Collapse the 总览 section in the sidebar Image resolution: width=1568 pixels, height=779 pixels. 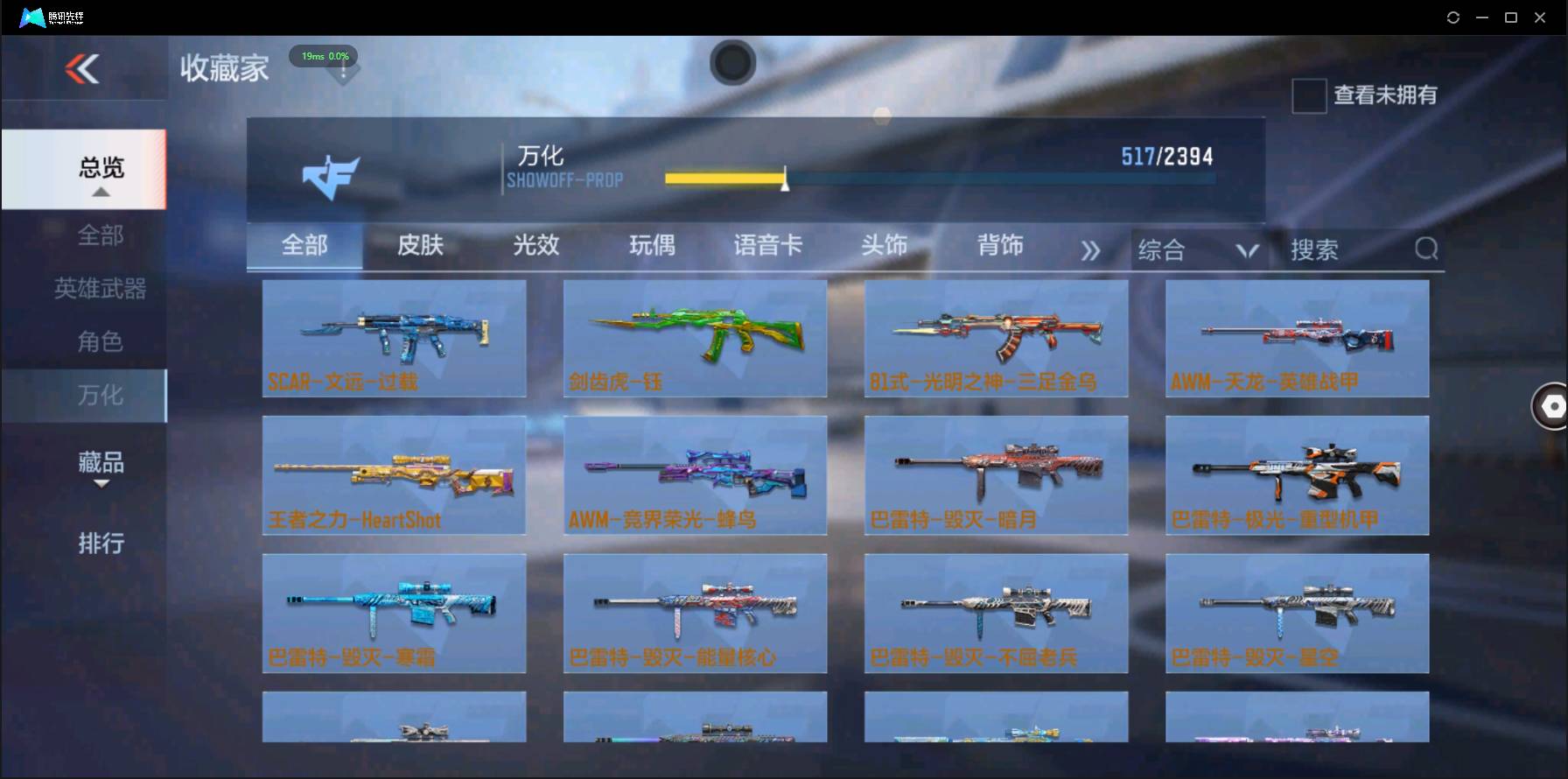101,169
